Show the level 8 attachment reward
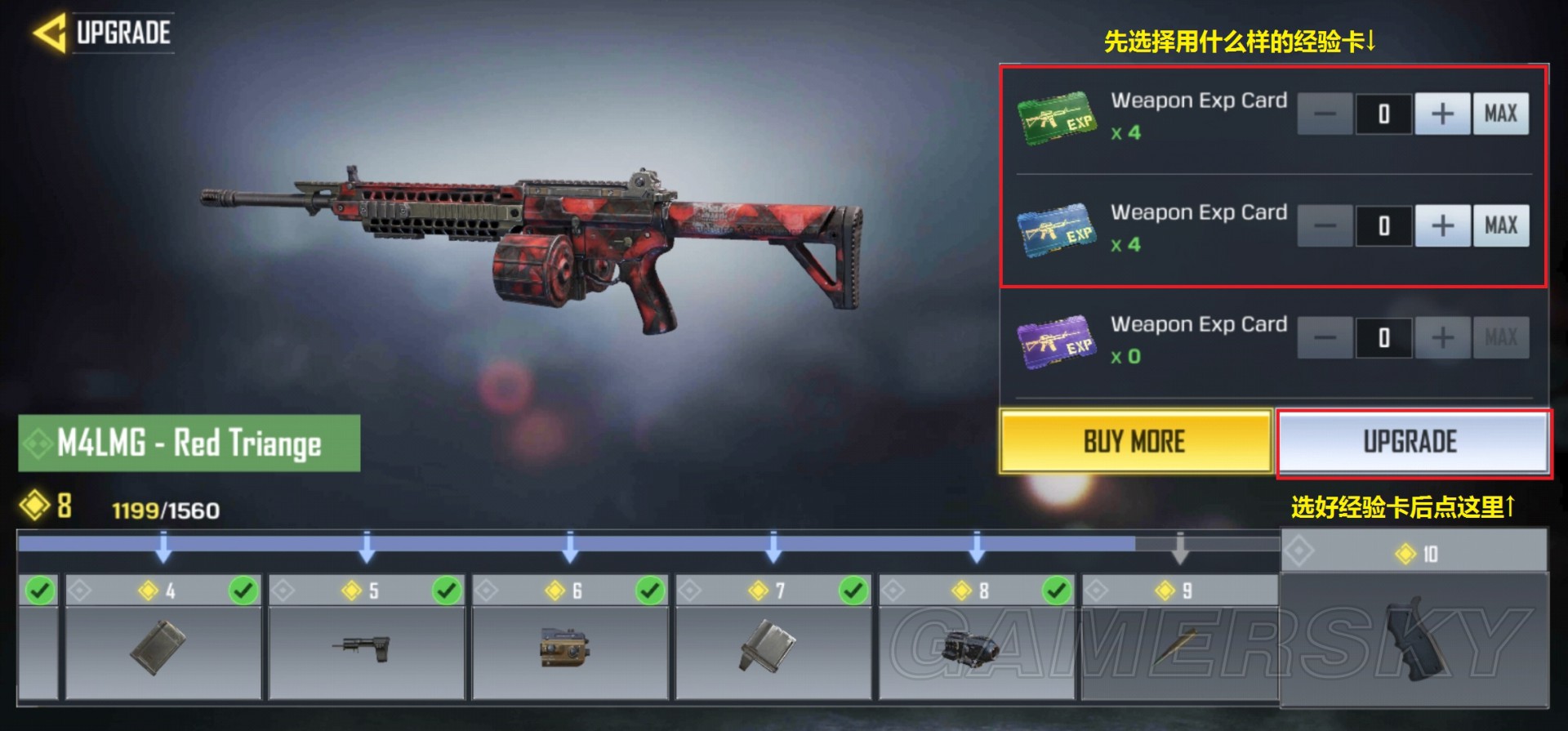Viewport: 1568px width, 731px height. (976, 647)
